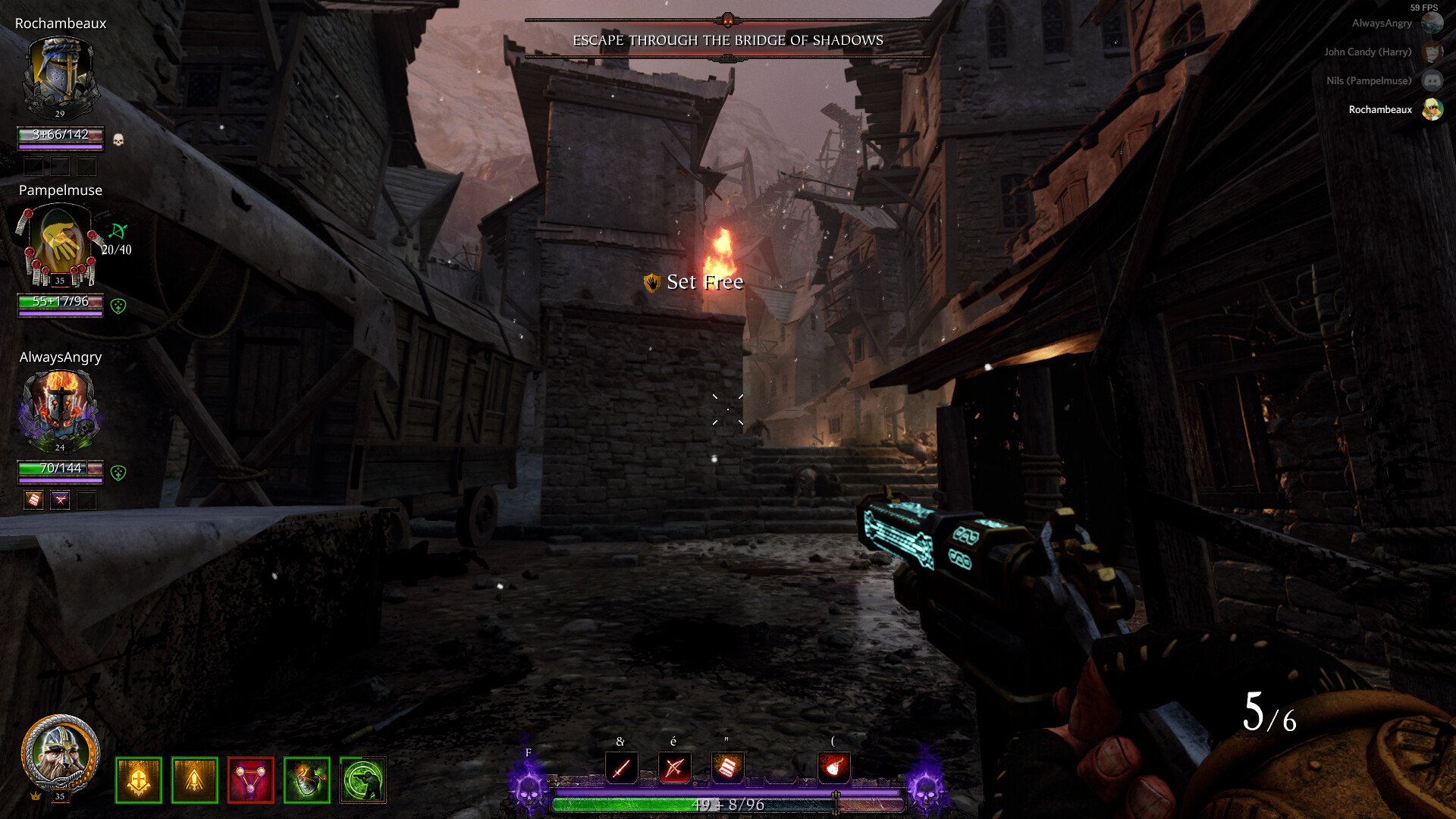Viewport: 1456px width, 819px height.
Task: Select the ranged crossed-arrows weapon slot
Action: 674,767
